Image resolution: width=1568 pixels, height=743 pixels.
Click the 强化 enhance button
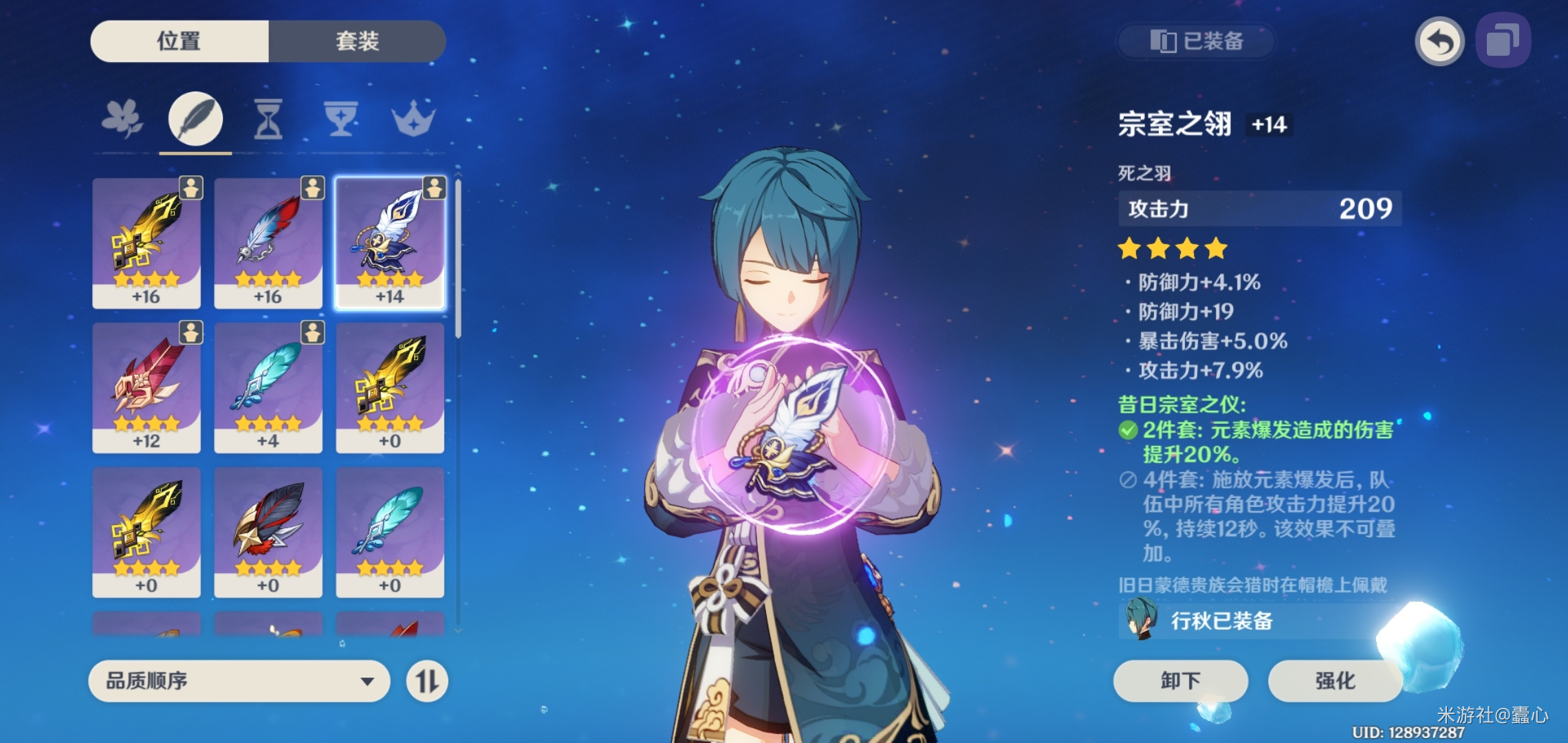point(1335,680)
